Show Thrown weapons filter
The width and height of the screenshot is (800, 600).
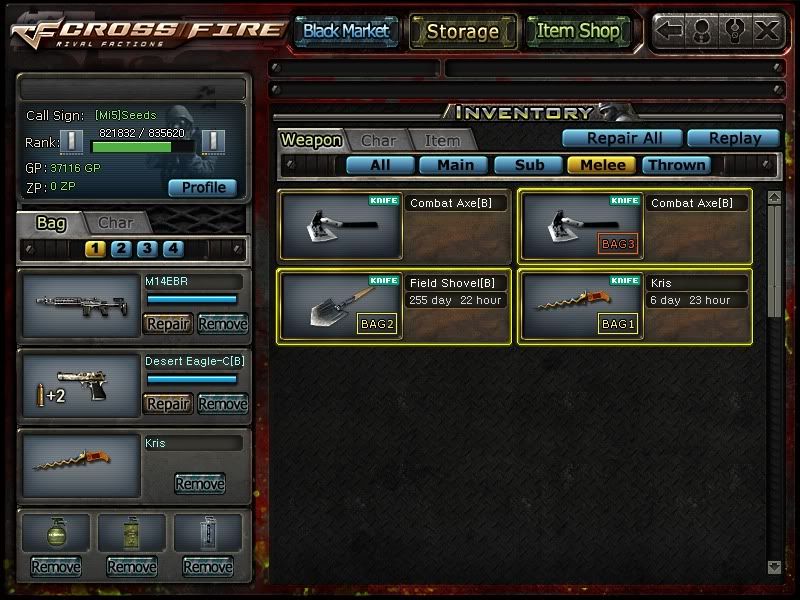coord(677,165)
